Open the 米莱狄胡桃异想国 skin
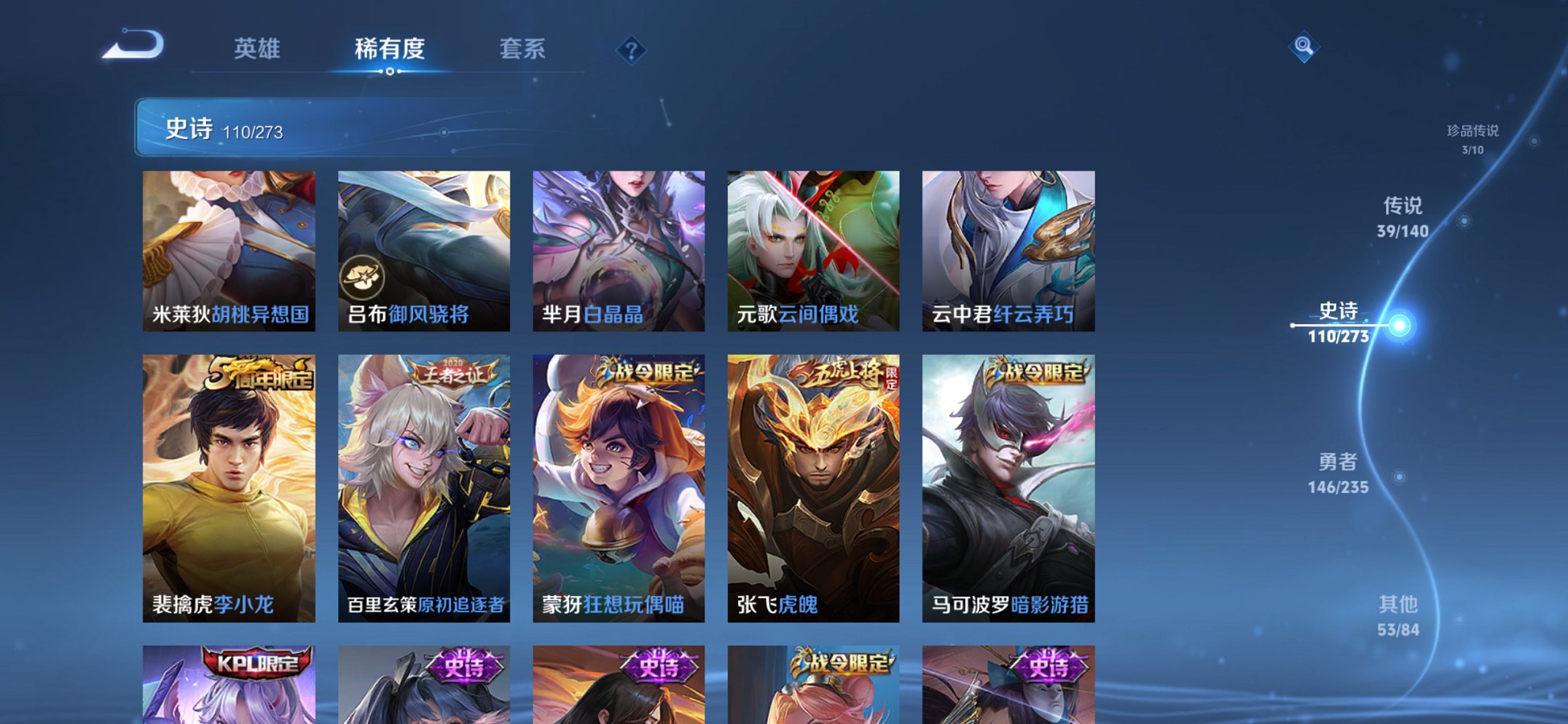 pos(228,249)
